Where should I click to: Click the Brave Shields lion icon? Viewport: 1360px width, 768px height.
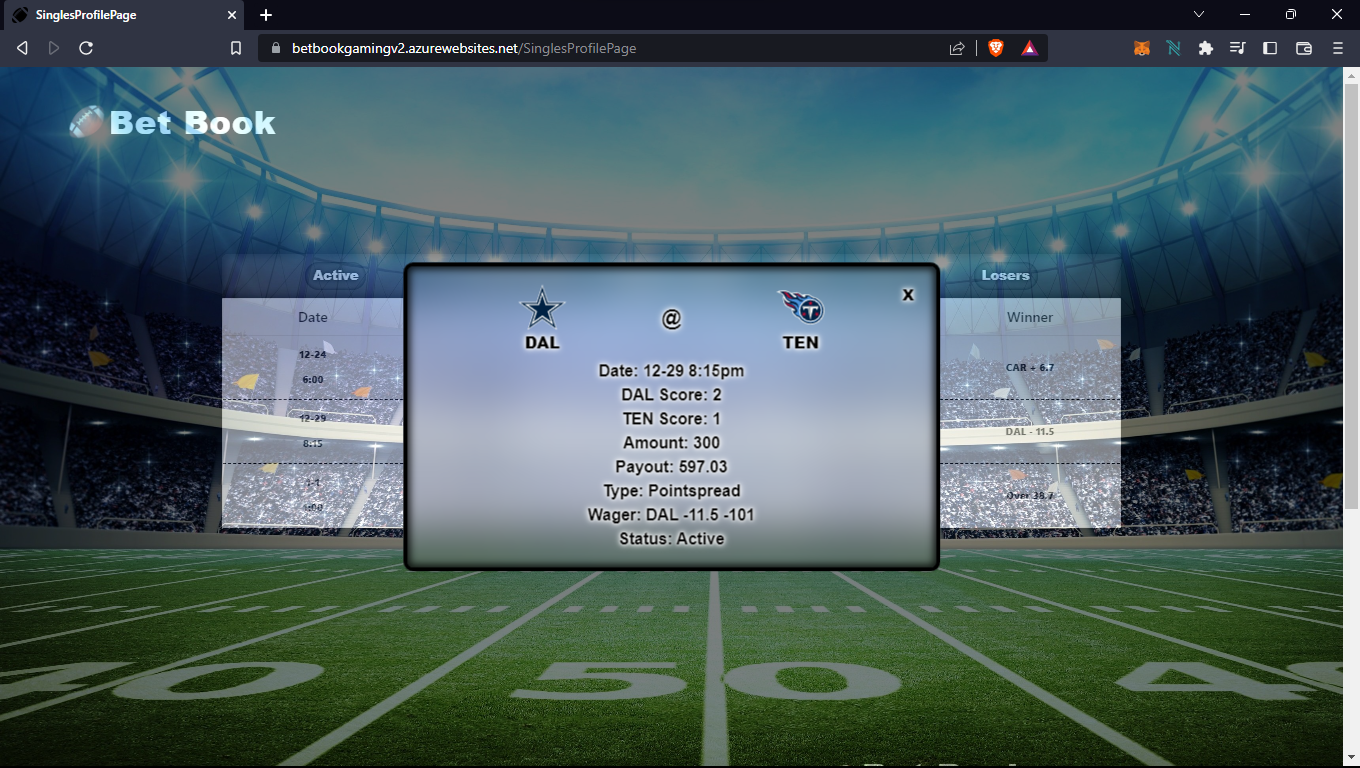(x=996, y=47)
